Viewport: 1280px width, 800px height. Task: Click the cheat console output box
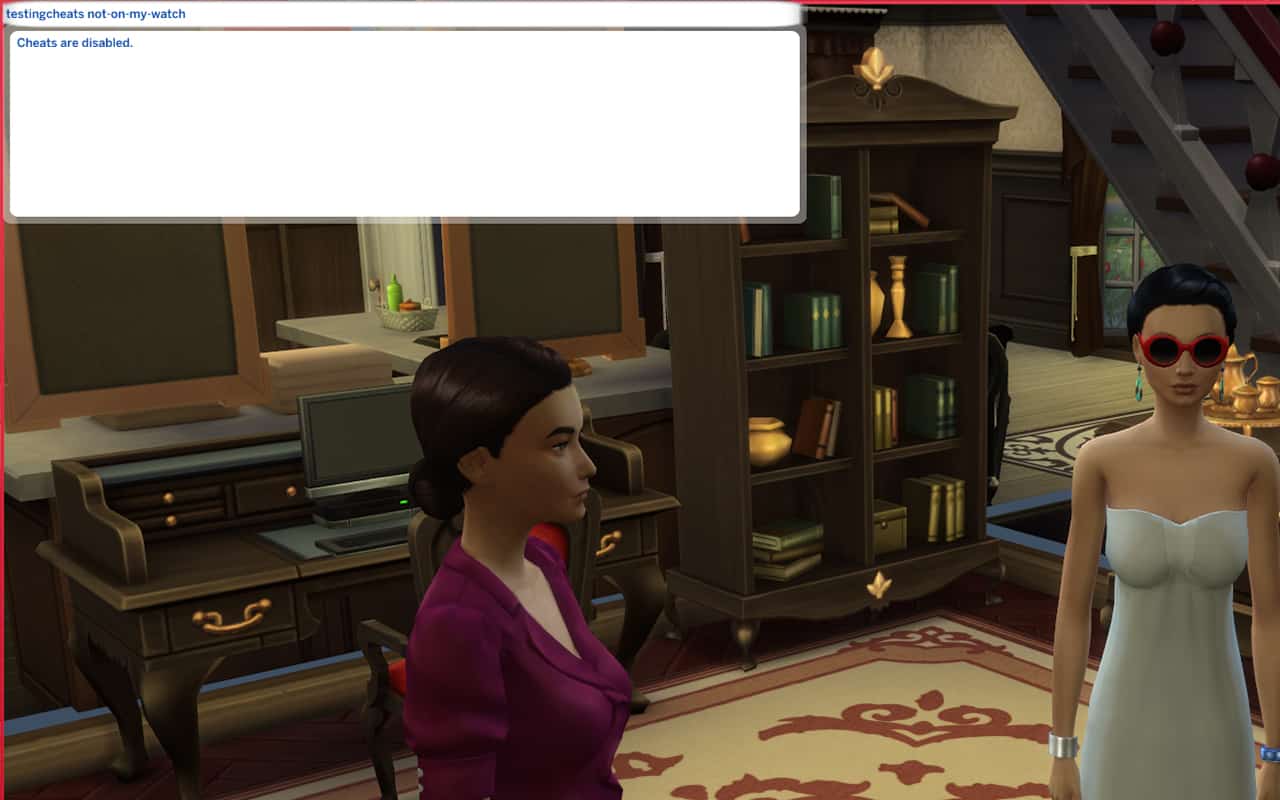click(404, 124)
